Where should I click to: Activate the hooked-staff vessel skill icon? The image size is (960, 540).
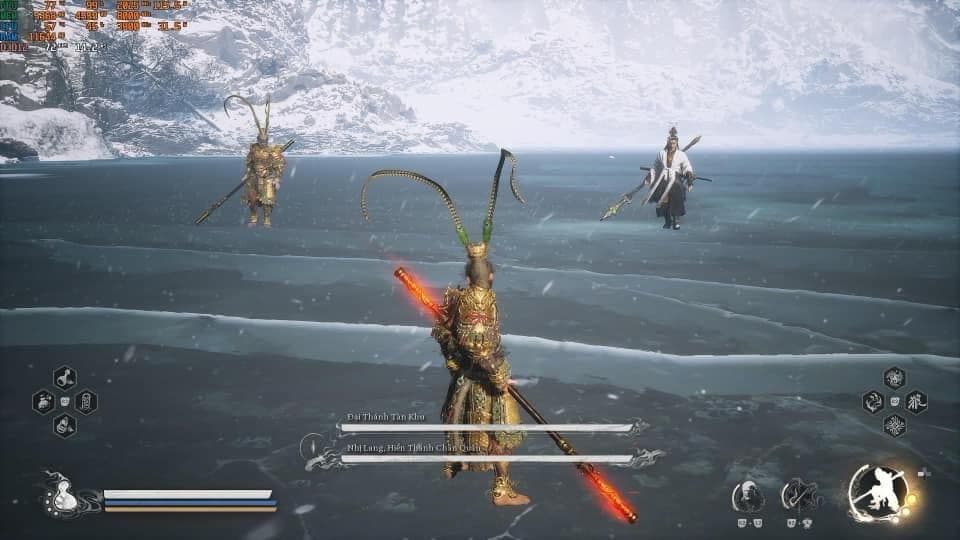point(798,495)
